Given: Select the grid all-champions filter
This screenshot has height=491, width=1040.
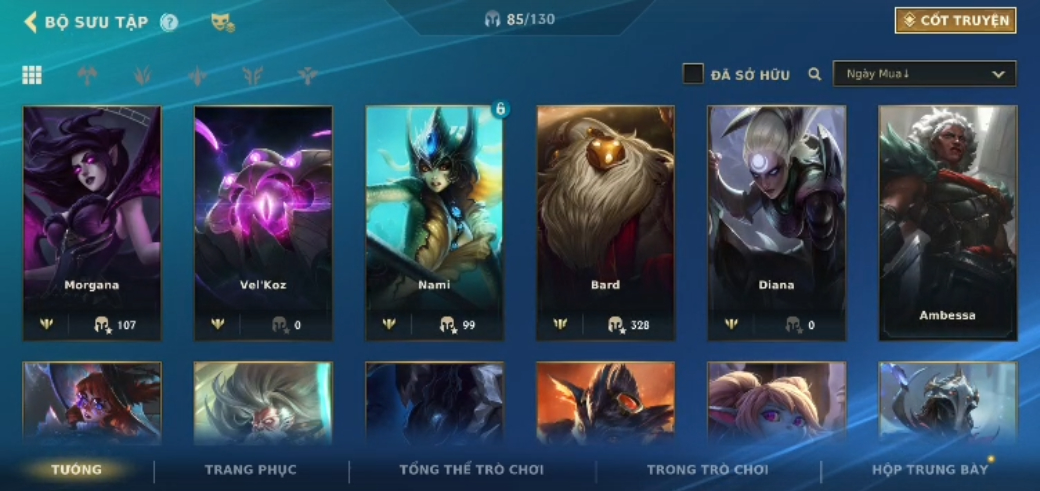Looking at the screenshot, I should [x=32, y=75].
